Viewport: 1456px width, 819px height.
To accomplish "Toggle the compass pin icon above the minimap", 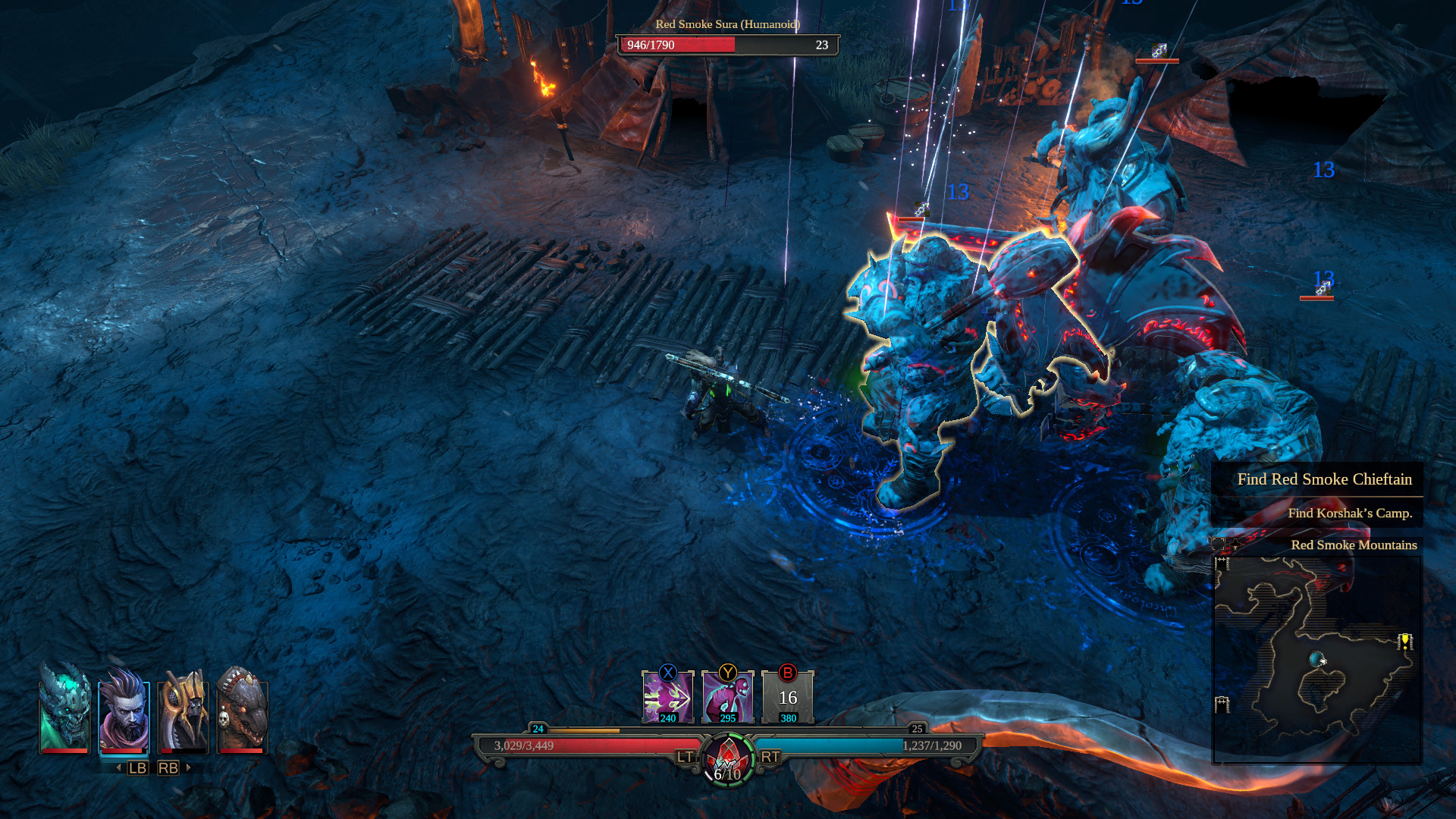I will (x=1235, y=544).
